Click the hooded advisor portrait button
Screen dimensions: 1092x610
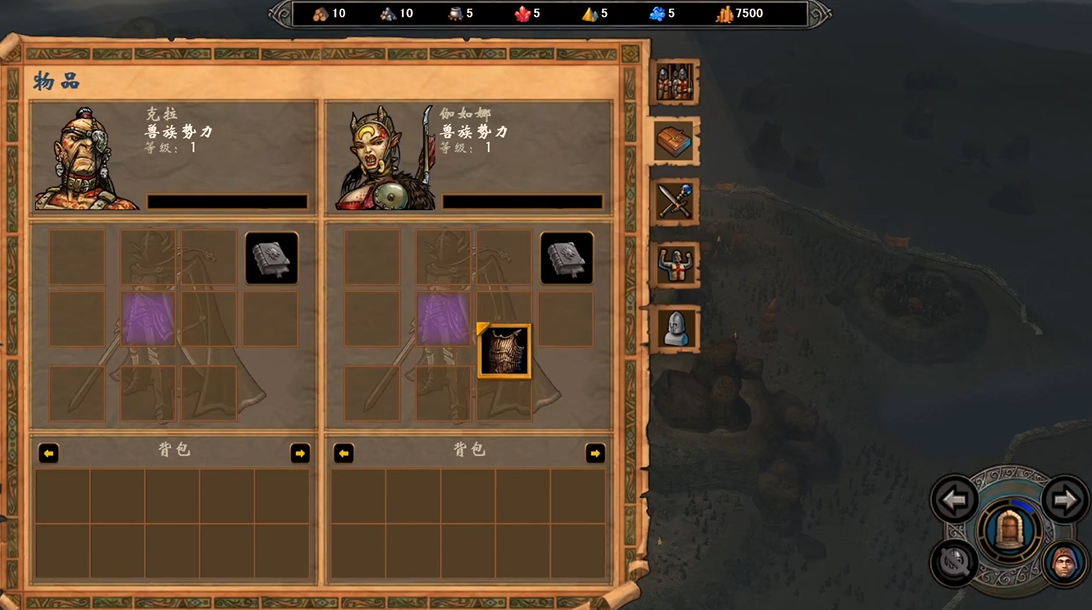pos(1065,564)
